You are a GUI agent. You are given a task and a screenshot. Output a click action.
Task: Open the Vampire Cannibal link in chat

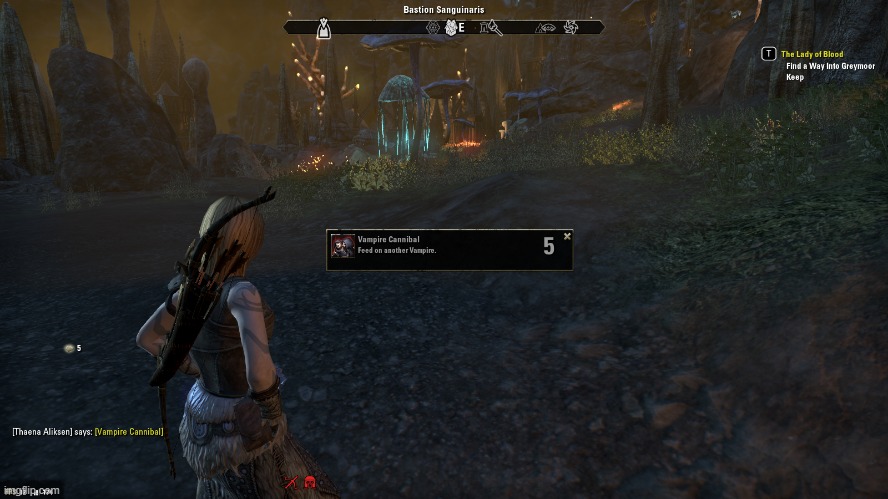129,432
